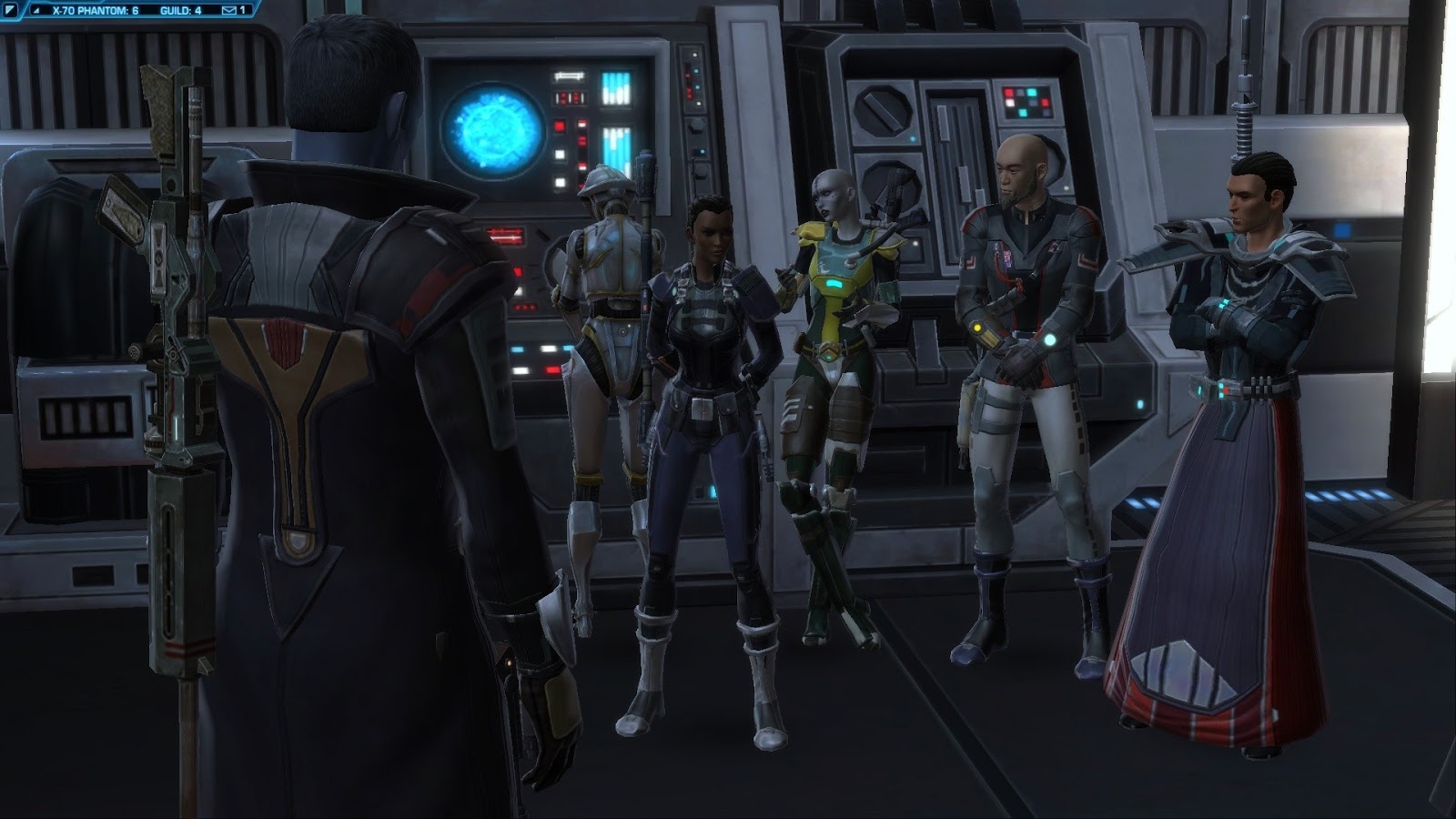Click the red warning indicator on the left console
The height and width of the screenshot is (819, 1456).
click(558, 126)
